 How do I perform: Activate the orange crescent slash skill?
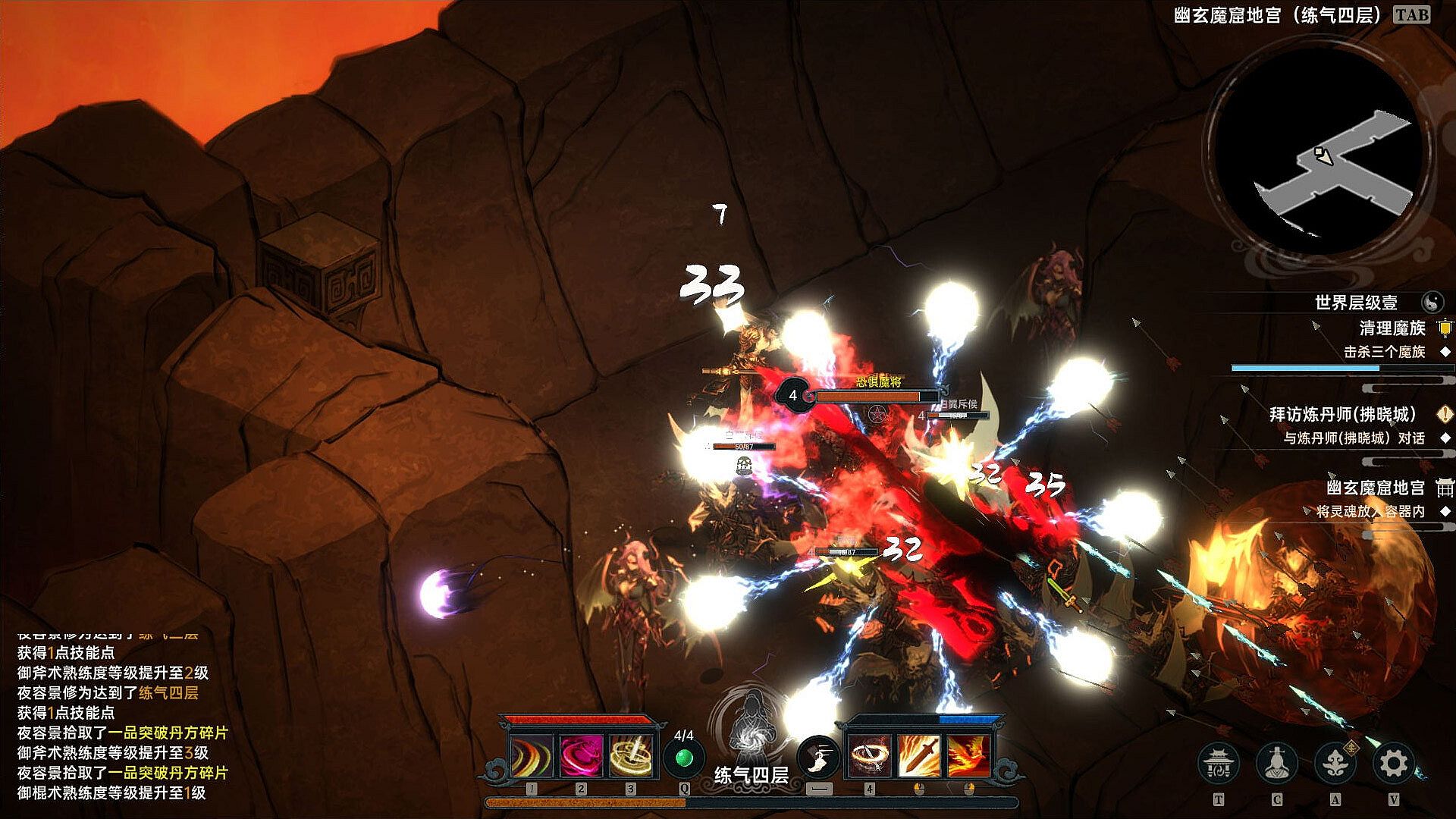(x=531, y=756)
